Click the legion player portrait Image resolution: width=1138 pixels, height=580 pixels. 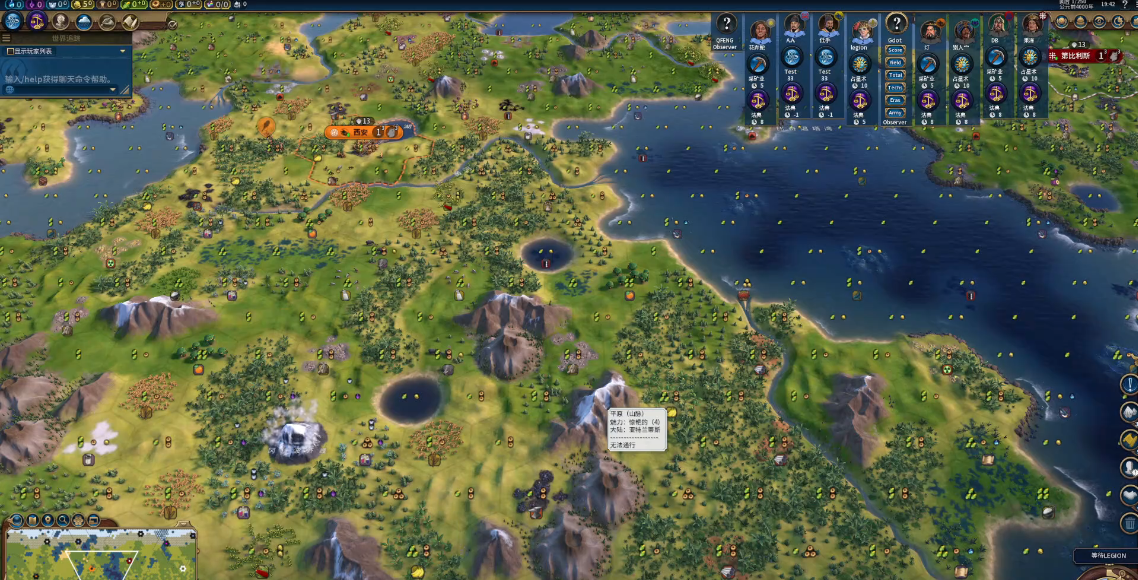point(859,28)
